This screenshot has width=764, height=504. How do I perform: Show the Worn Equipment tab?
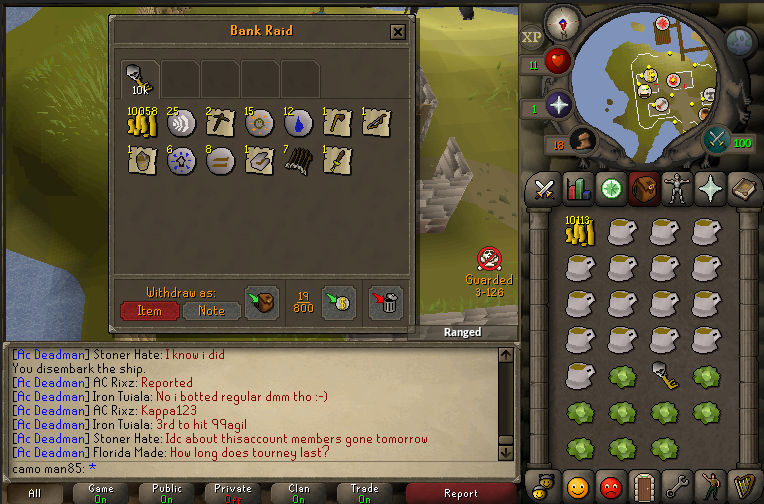pos(678,187)
